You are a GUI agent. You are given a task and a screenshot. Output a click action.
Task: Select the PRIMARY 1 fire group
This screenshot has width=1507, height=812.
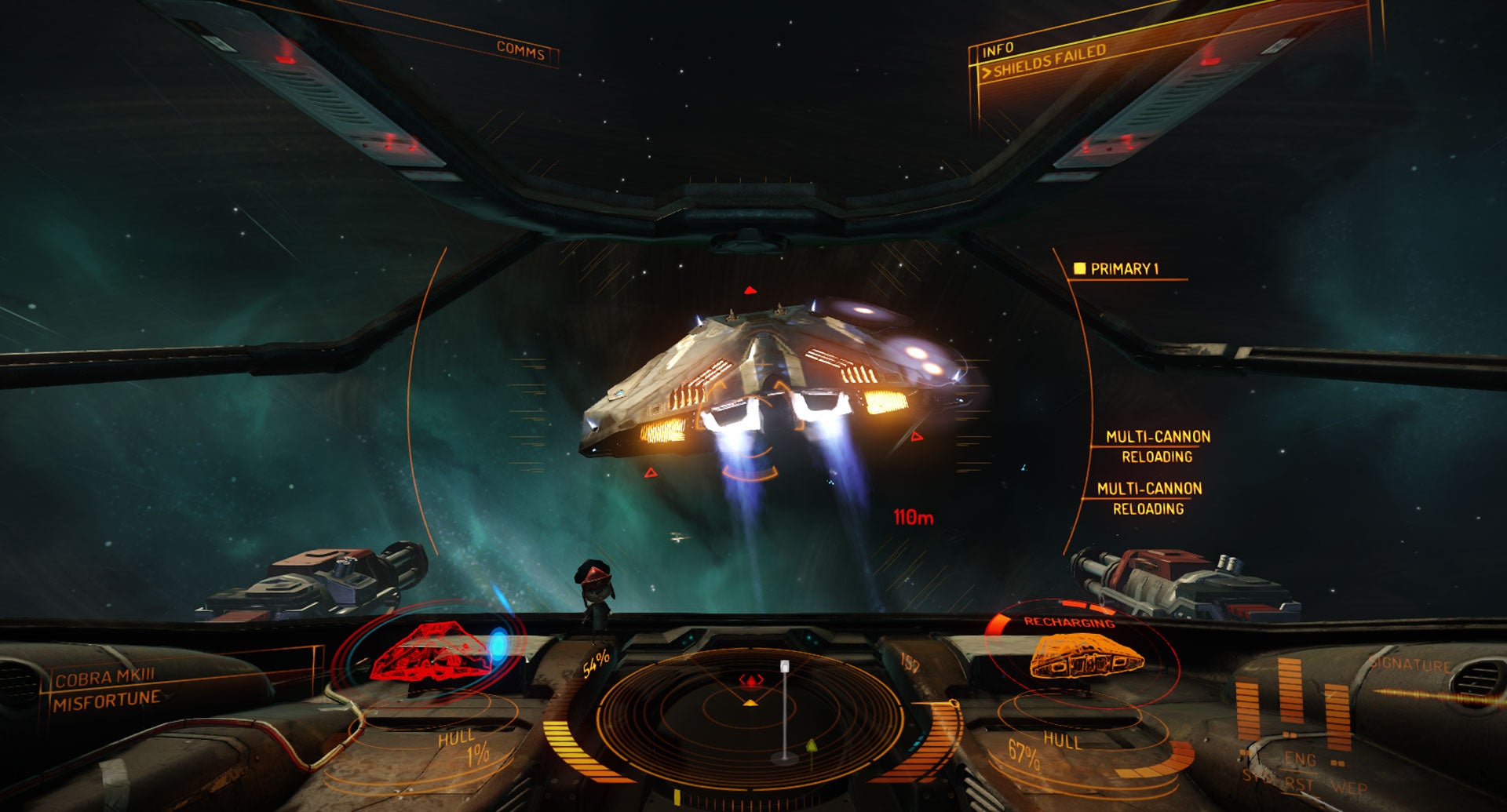click(1123, 269)
